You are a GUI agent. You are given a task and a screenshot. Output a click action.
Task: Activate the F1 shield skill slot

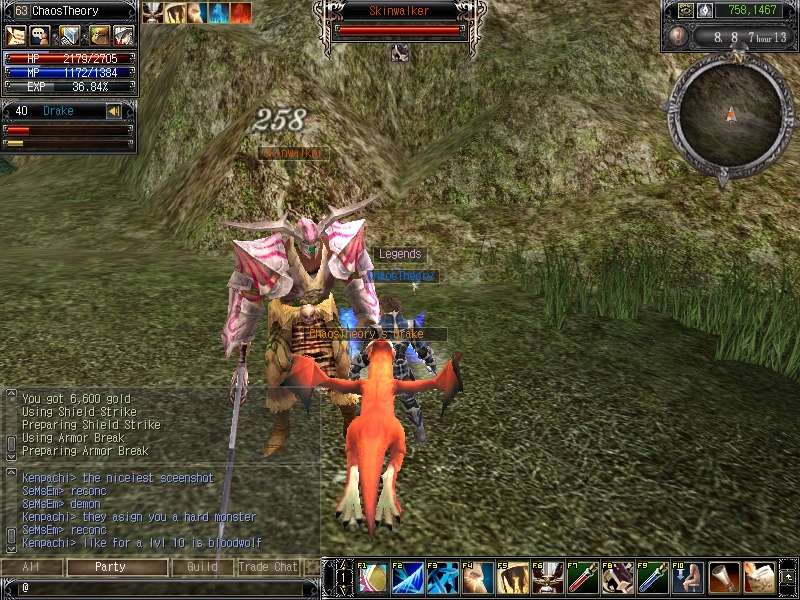(x=373, y=578)
